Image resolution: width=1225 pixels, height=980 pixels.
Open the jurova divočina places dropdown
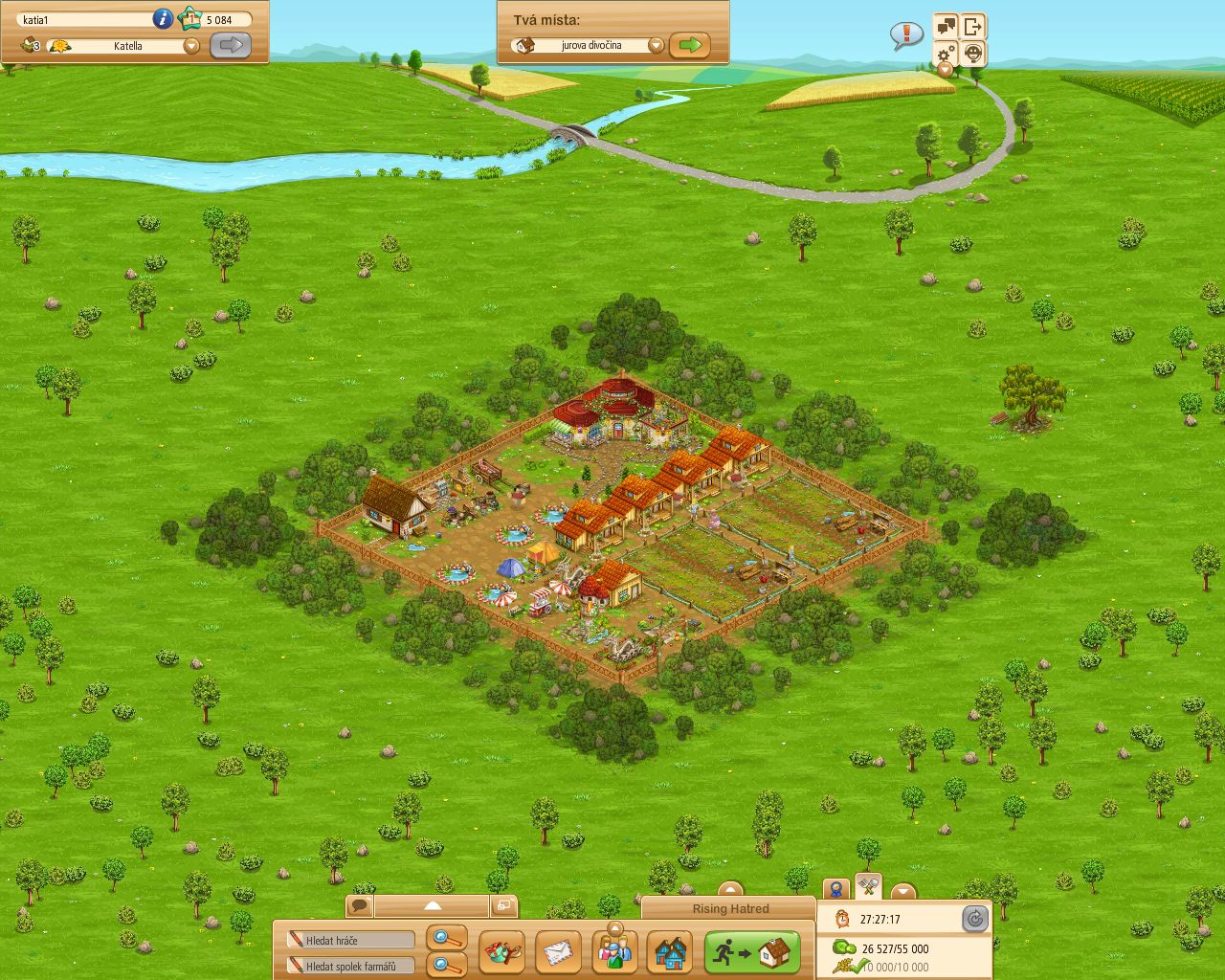(657, 44)
